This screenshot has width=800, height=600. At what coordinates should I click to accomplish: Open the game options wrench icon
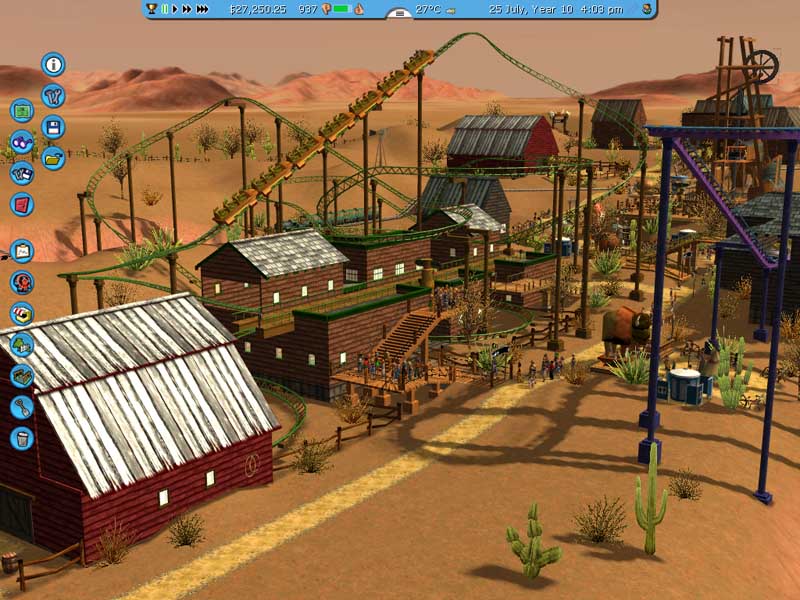53,96
